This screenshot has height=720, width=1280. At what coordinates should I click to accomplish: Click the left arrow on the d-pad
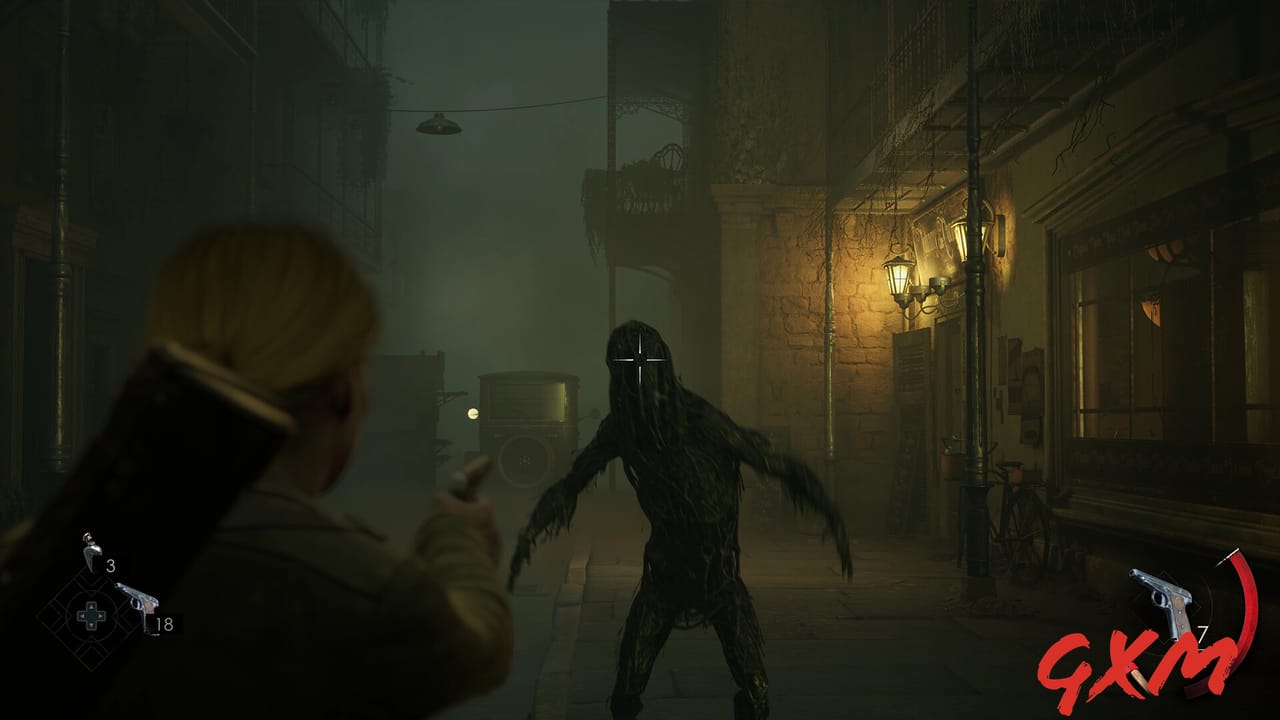tap(83, 617)
